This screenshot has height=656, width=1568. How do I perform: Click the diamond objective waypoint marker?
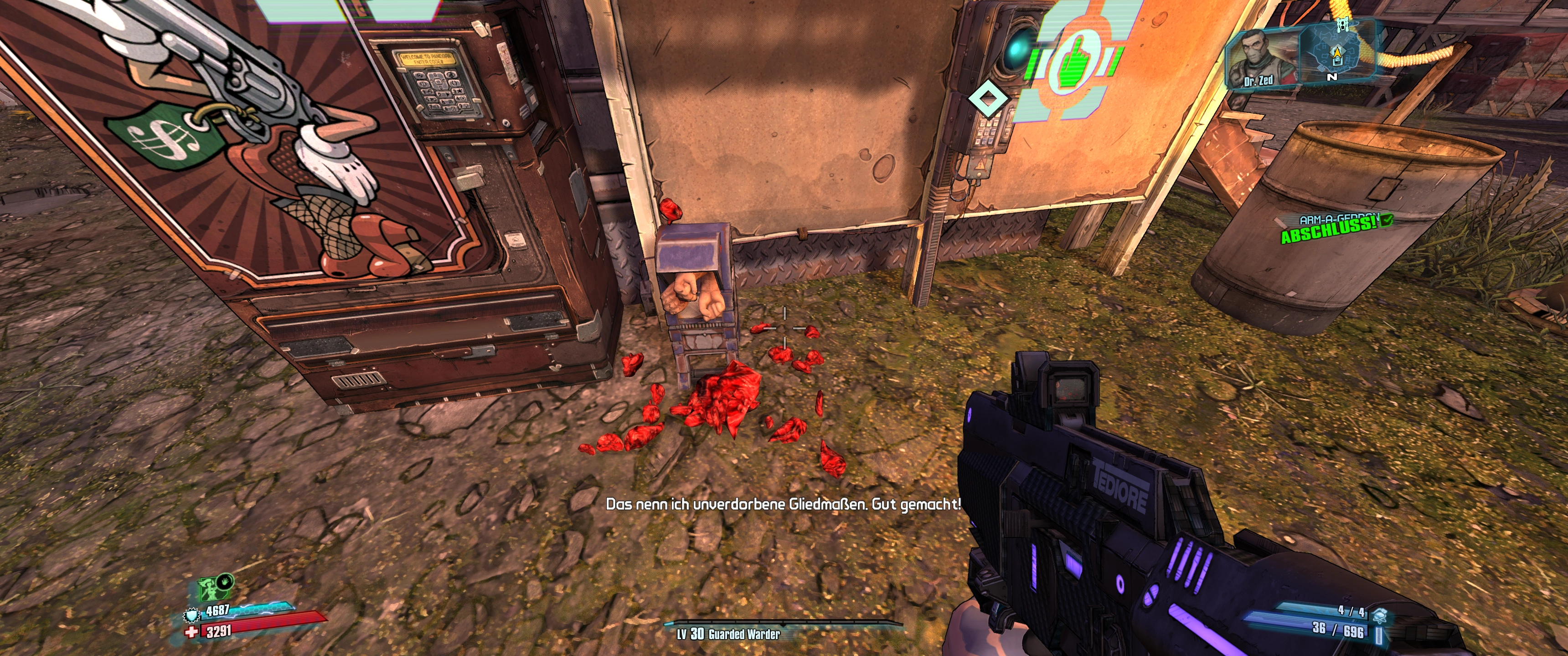(987, 98)
